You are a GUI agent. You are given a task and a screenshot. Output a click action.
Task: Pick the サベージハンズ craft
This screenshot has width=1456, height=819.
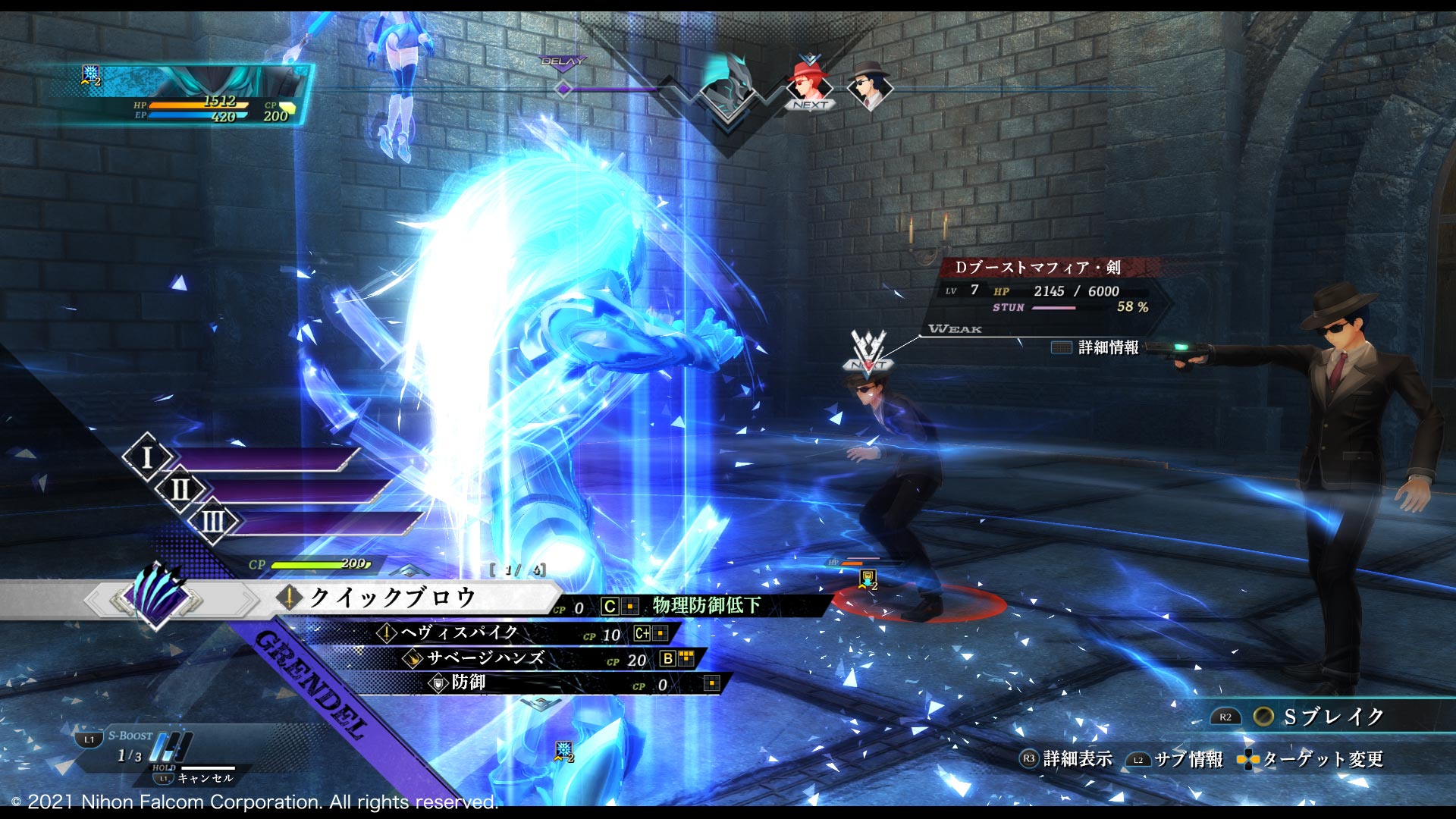tap(485, 658)
